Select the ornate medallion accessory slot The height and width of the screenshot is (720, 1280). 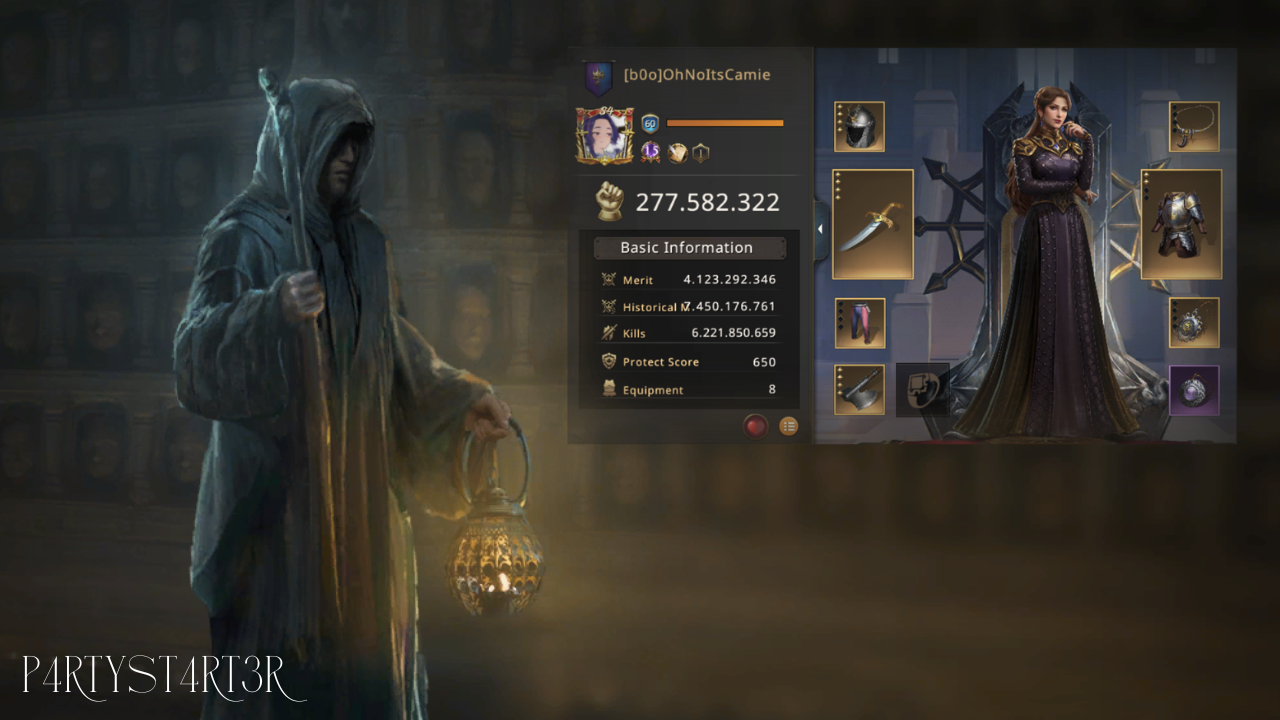(1194, 323)
